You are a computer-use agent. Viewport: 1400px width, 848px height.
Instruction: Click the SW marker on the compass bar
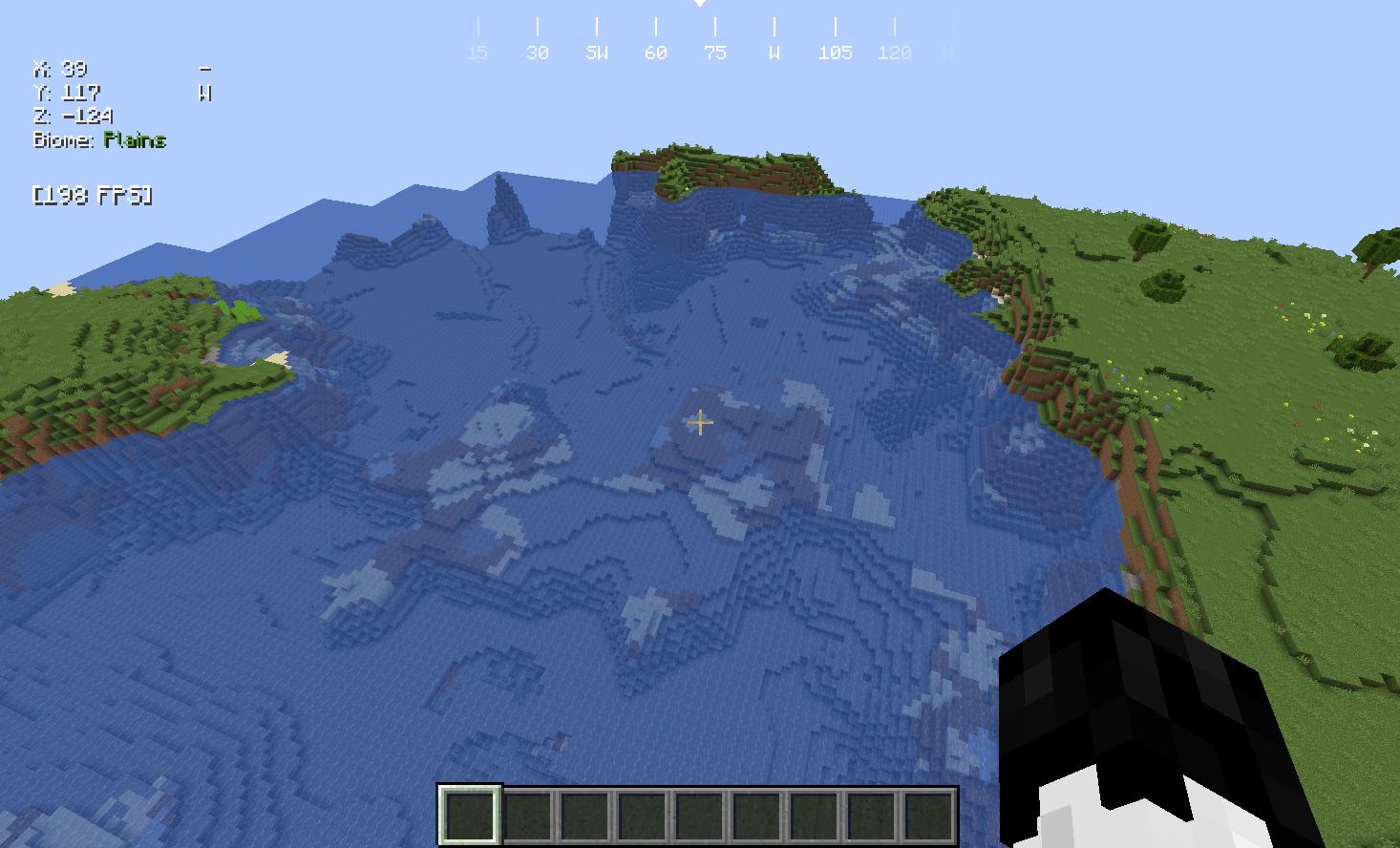[x=597, y=53]
